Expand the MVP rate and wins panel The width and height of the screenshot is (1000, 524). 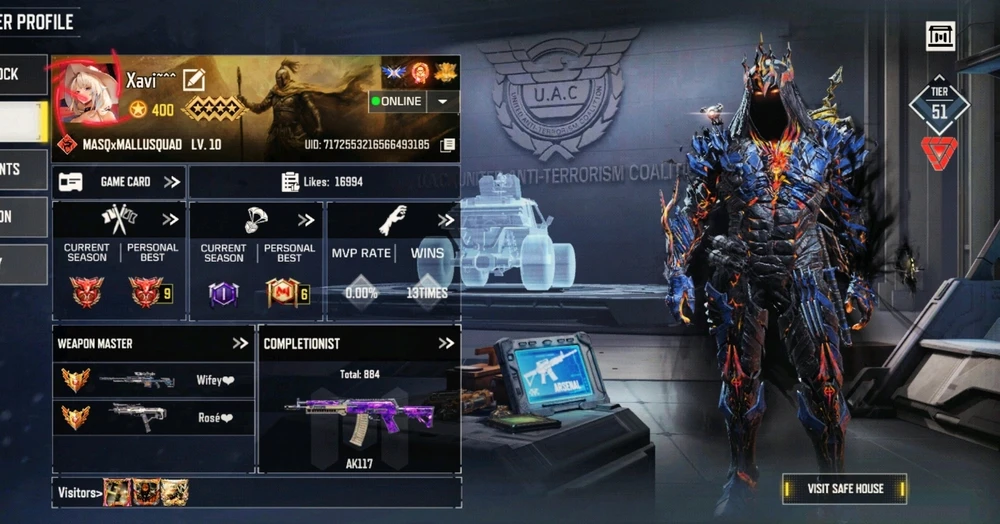pyautogui.click(x=444, y=220)
